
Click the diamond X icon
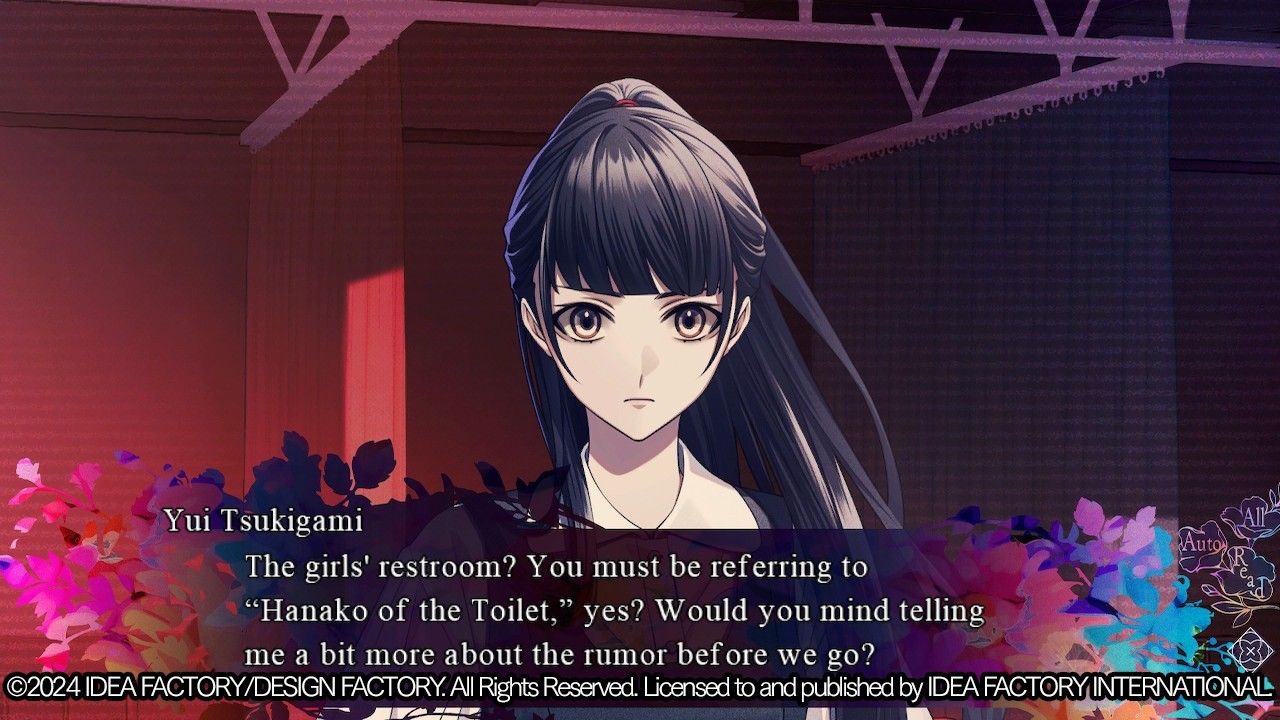(1249, 652)
